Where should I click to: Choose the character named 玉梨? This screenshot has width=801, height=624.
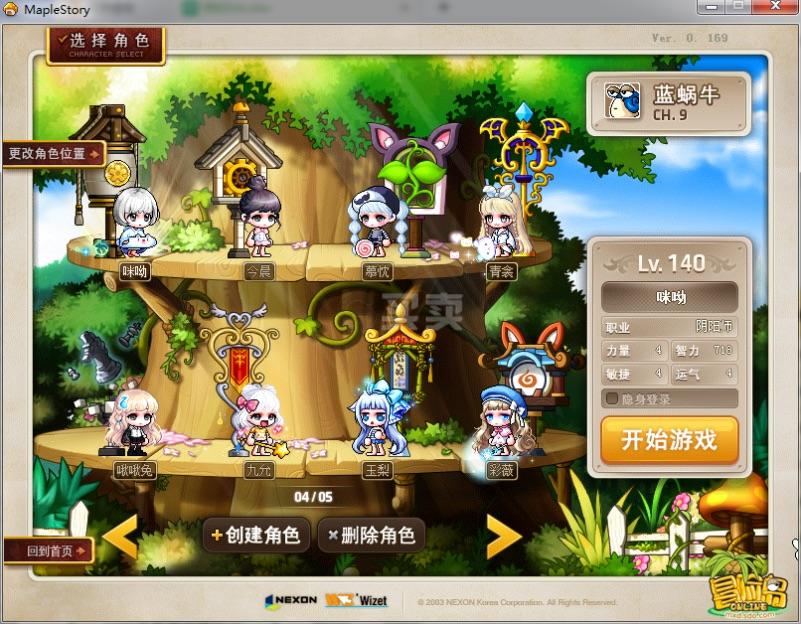click(x=375, y=425)
